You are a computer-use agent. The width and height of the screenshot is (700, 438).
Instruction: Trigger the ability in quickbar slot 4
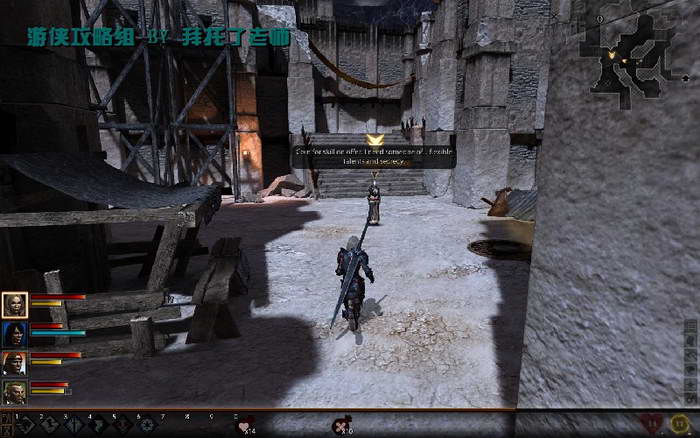[100, 425]
